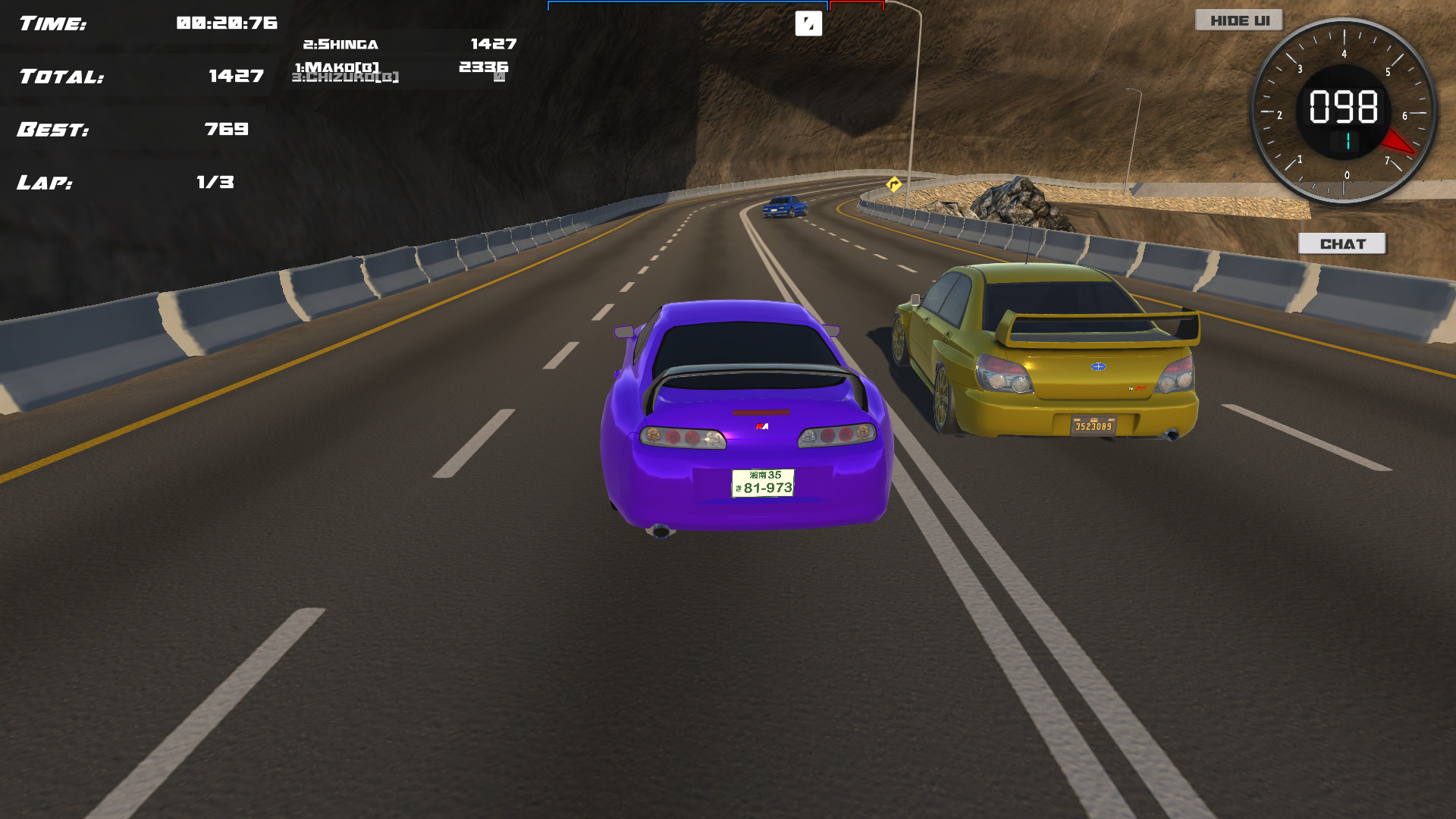Click Shinga's score of 1427
The width and height of the screenshot is (1456, 819).
coord(491,44)
